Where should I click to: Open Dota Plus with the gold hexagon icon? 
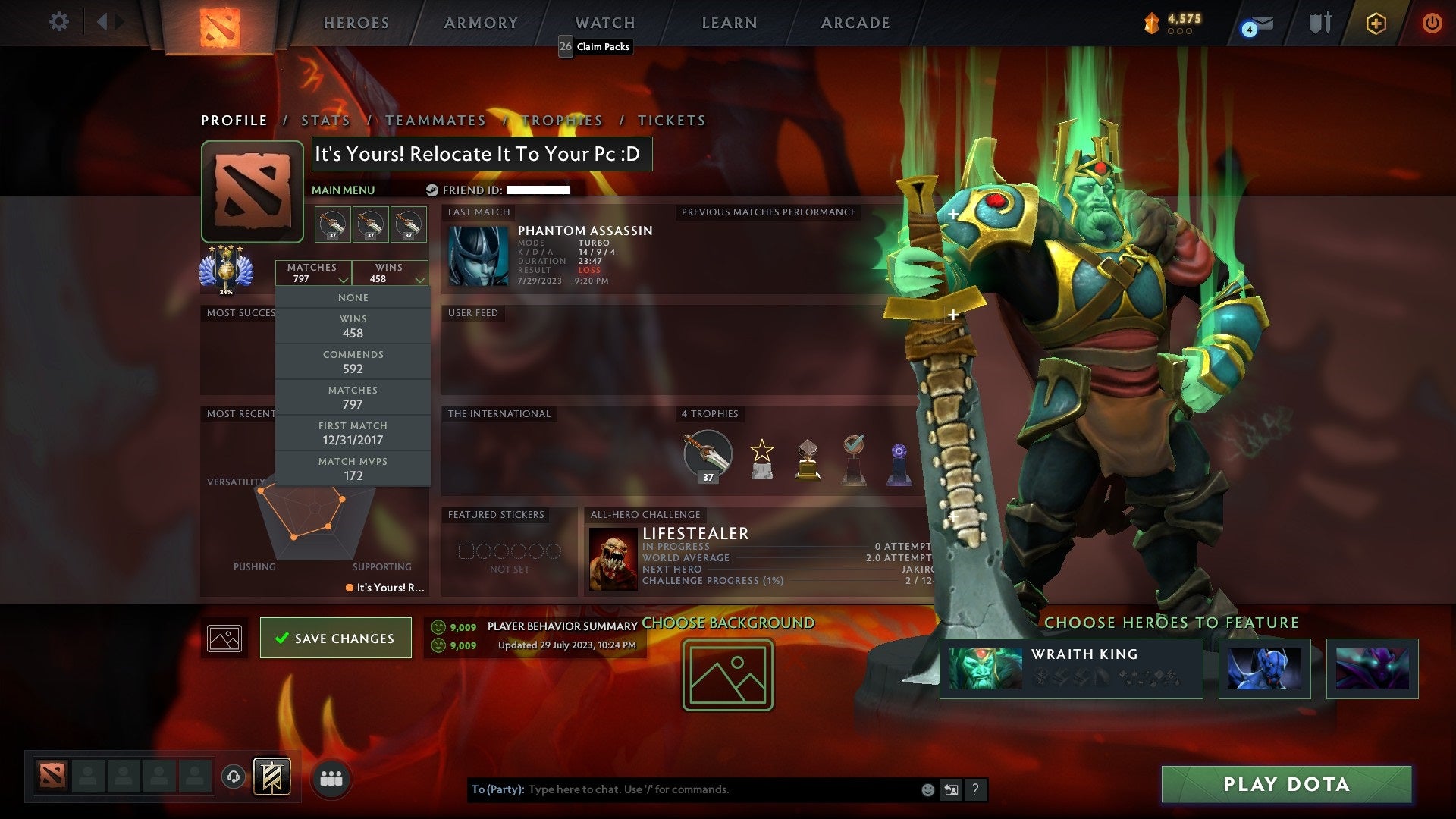click(1376, 23)
